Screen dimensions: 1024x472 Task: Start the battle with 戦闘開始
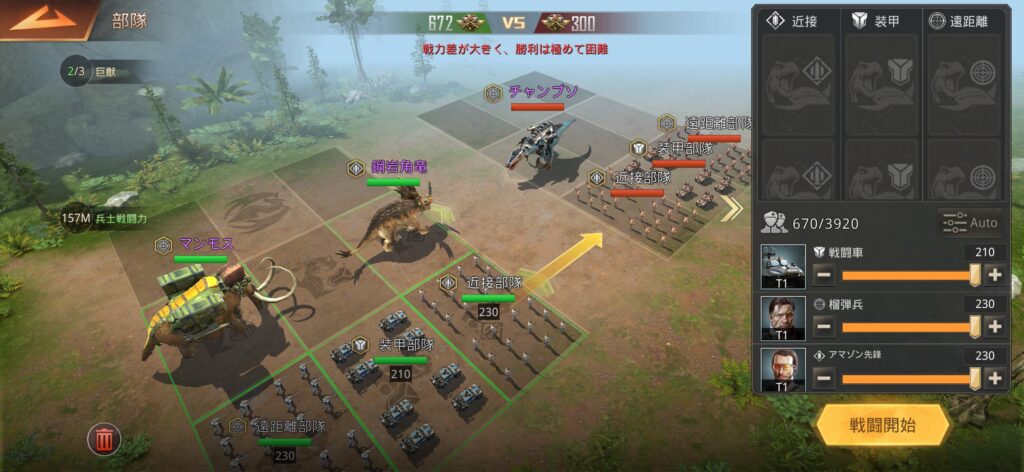click(x=882, y=424)
